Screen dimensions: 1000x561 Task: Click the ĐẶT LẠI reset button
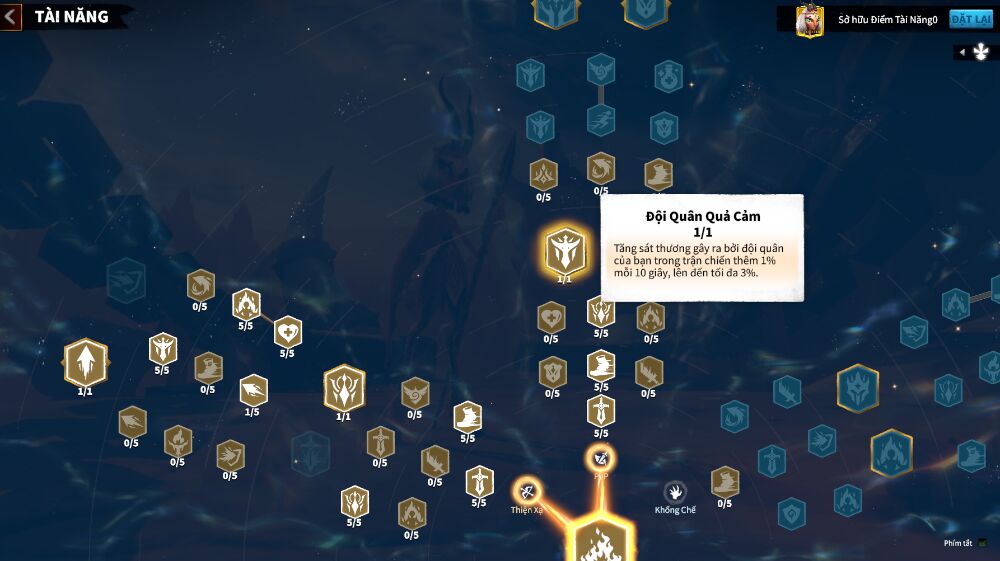point(970,19)
